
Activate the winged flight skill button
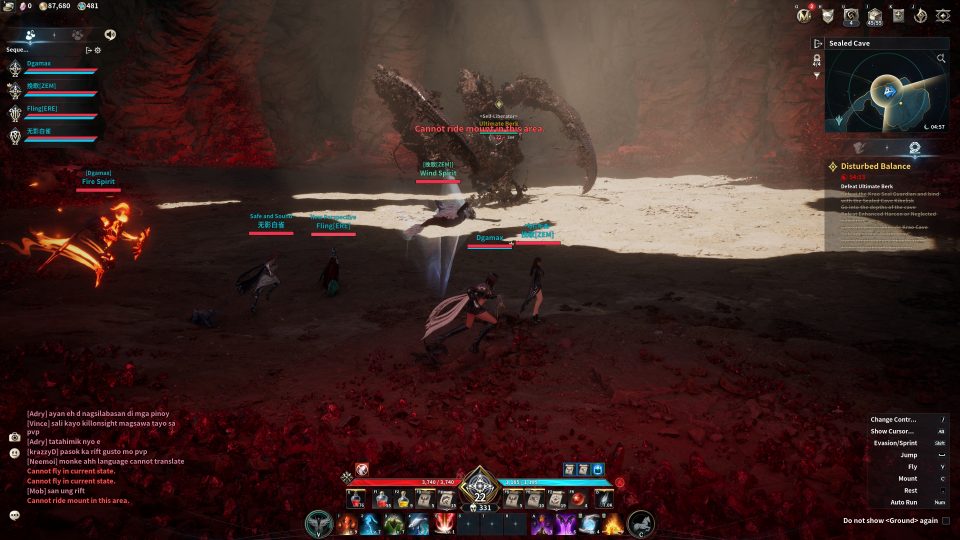tap(320, 523)
